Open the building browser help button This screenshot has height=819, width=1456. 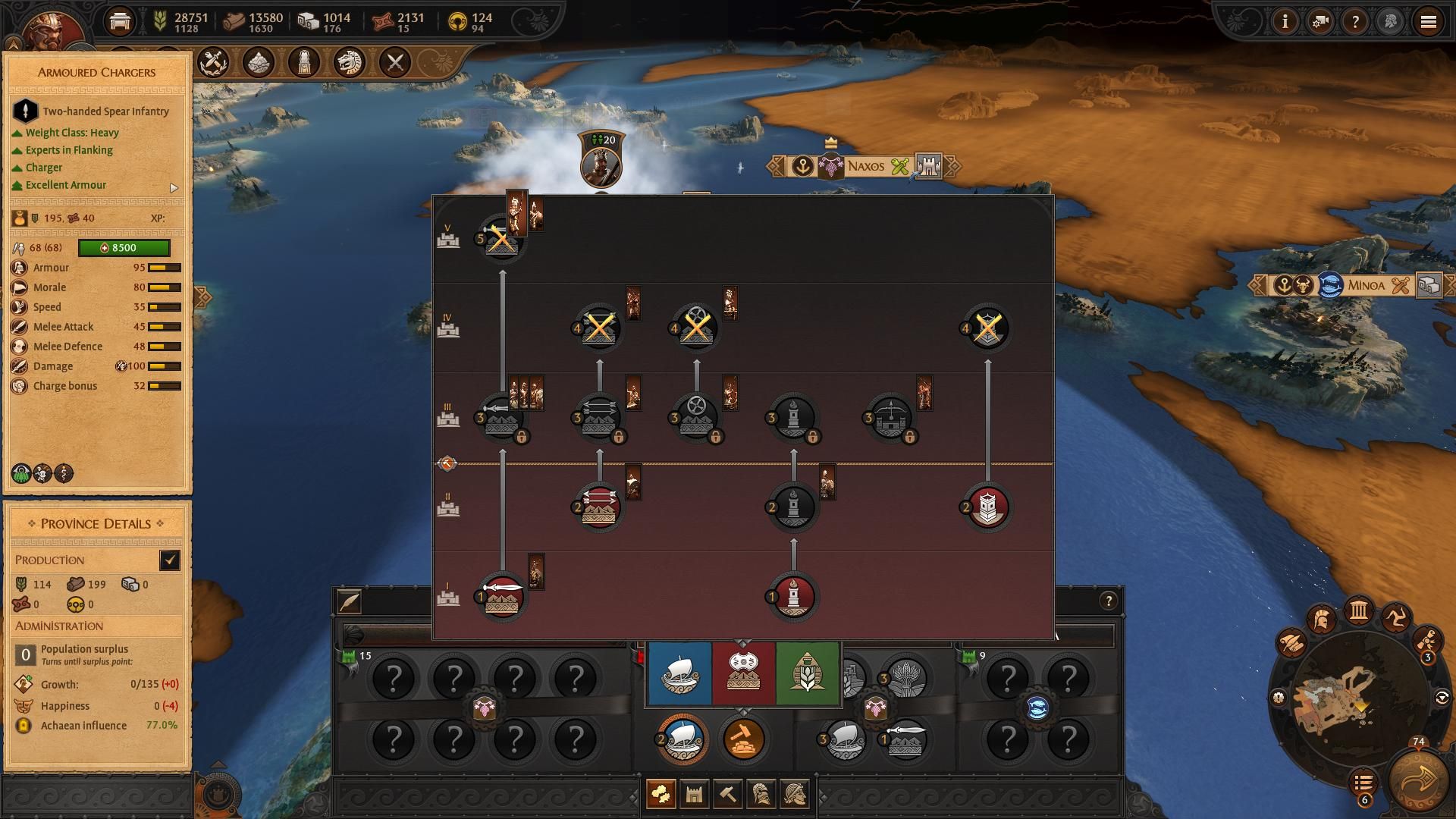click(1109, 601)
